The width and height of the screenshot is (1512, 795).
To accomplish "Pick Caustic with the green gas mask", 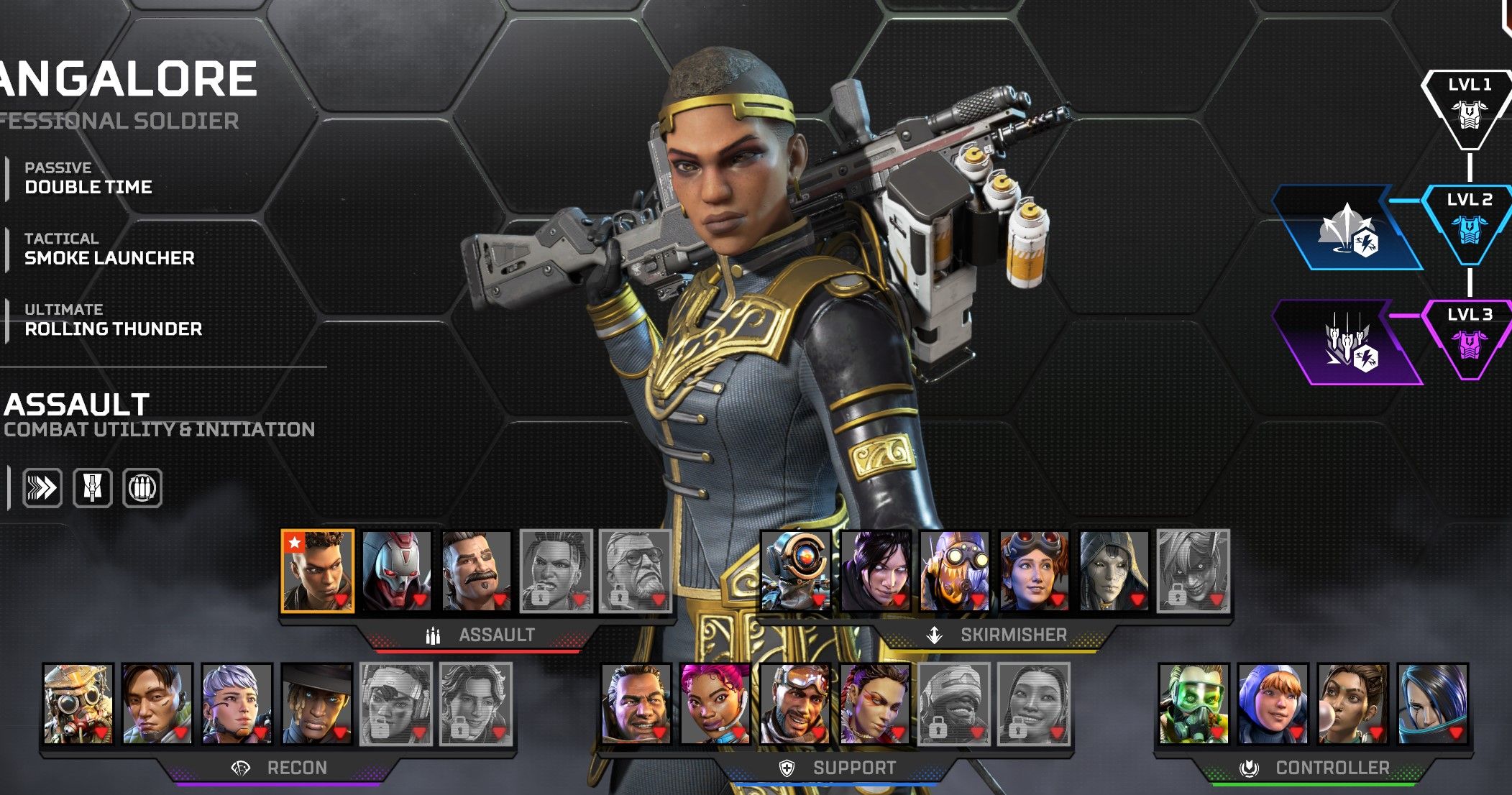I will point(1193,704).
